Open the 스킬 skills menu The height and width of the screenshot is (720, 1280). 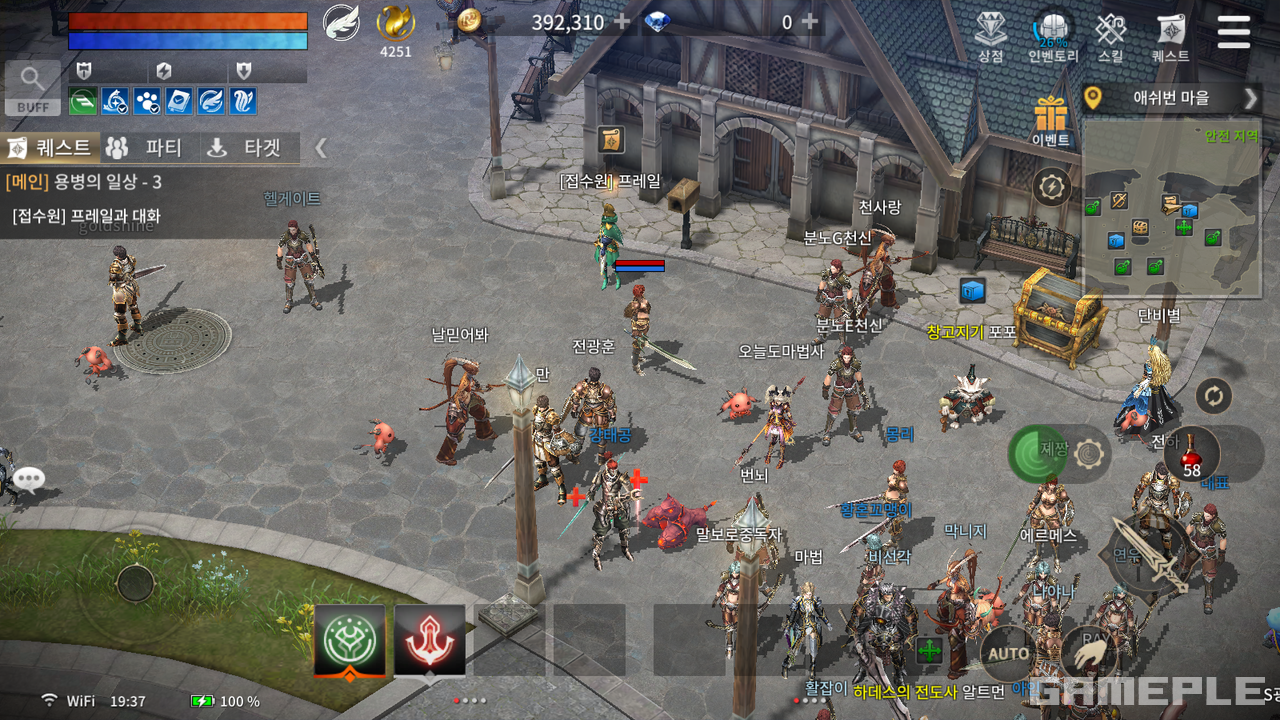click(1110, 36)
